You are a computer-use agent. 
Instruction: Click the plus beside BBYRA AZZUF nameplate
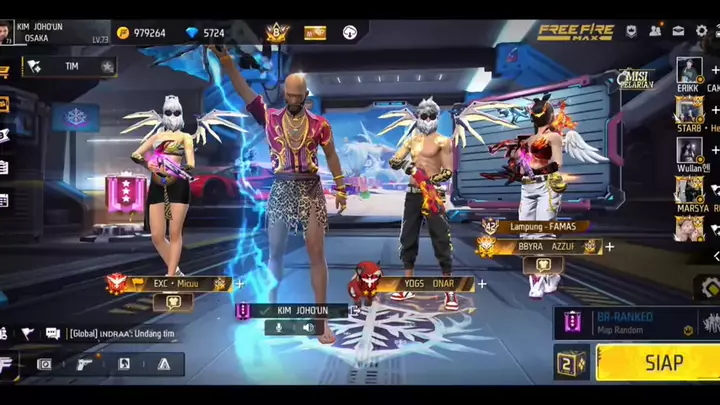click(609, 246)
